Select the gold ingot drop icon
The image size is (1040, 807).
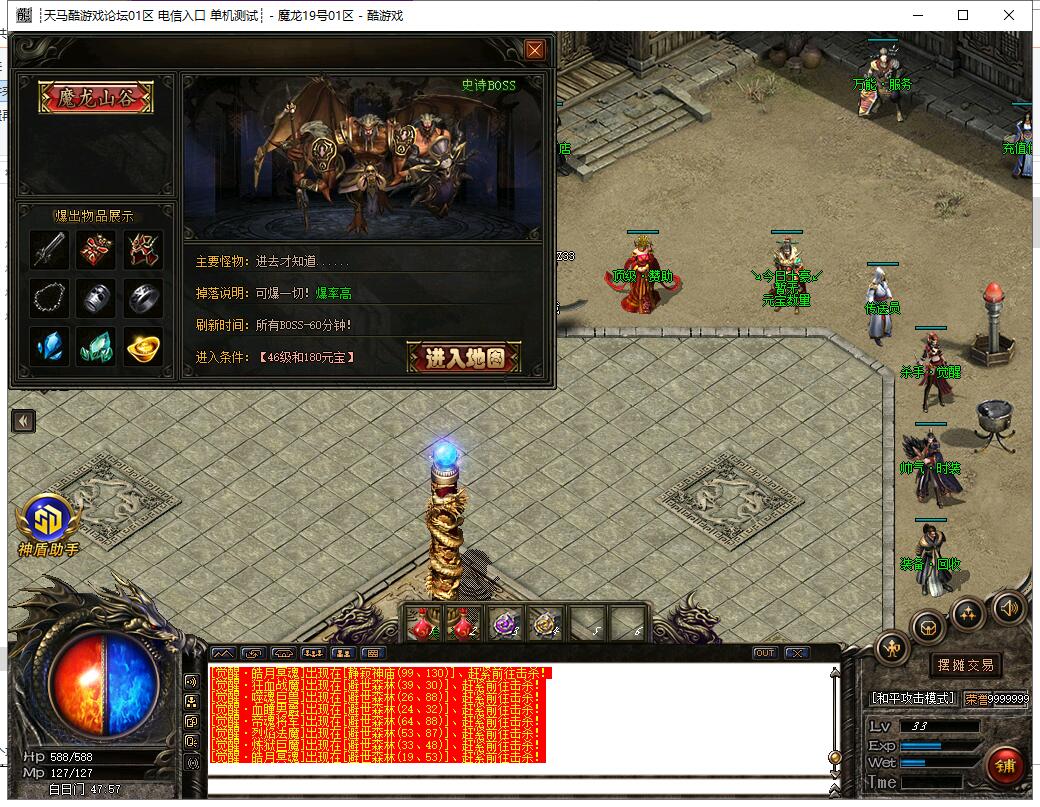click(144, 346)
